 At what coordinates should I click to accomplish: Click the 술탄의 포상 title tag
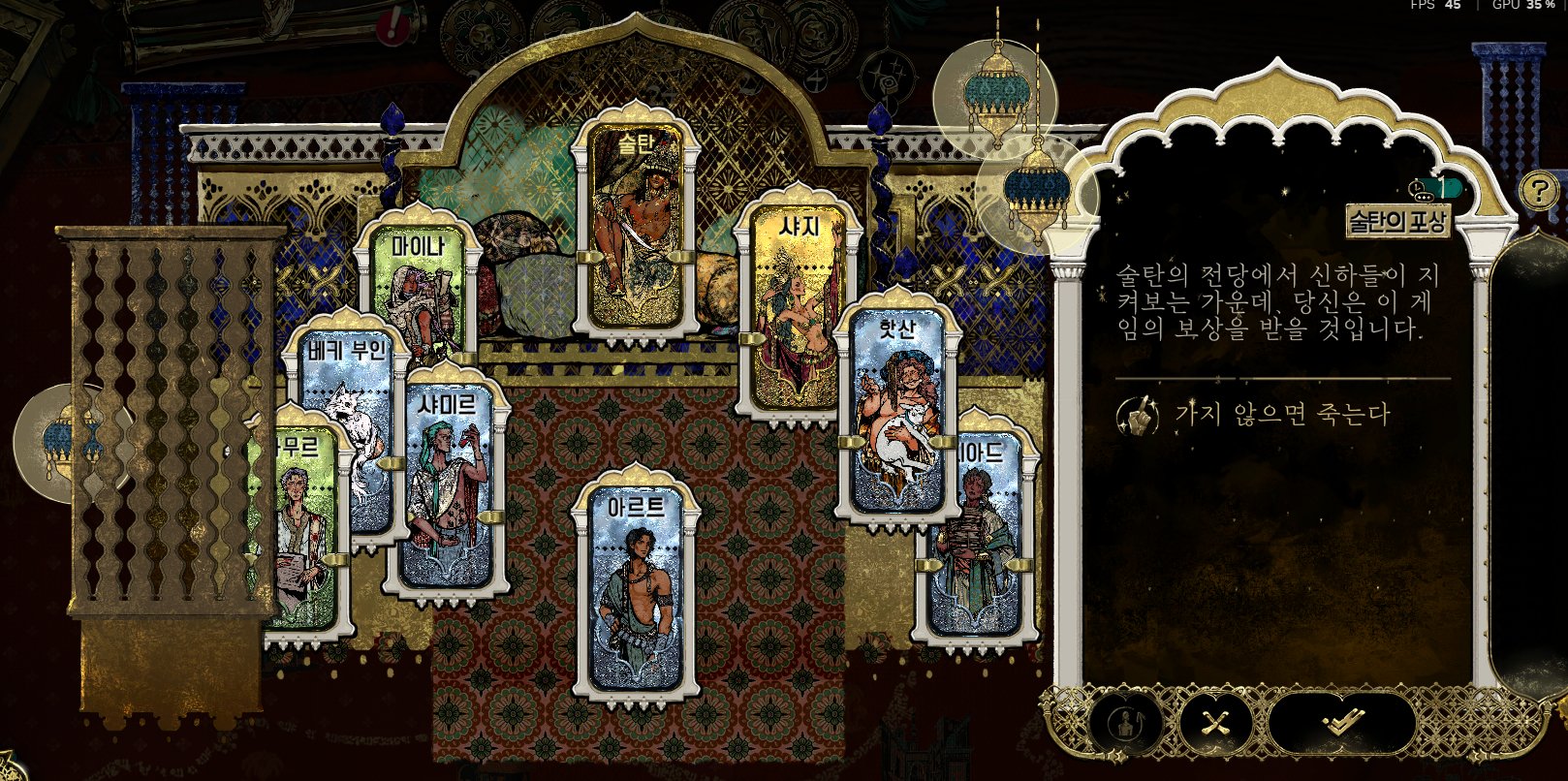pyautogui.click(x=1396, y=222)
